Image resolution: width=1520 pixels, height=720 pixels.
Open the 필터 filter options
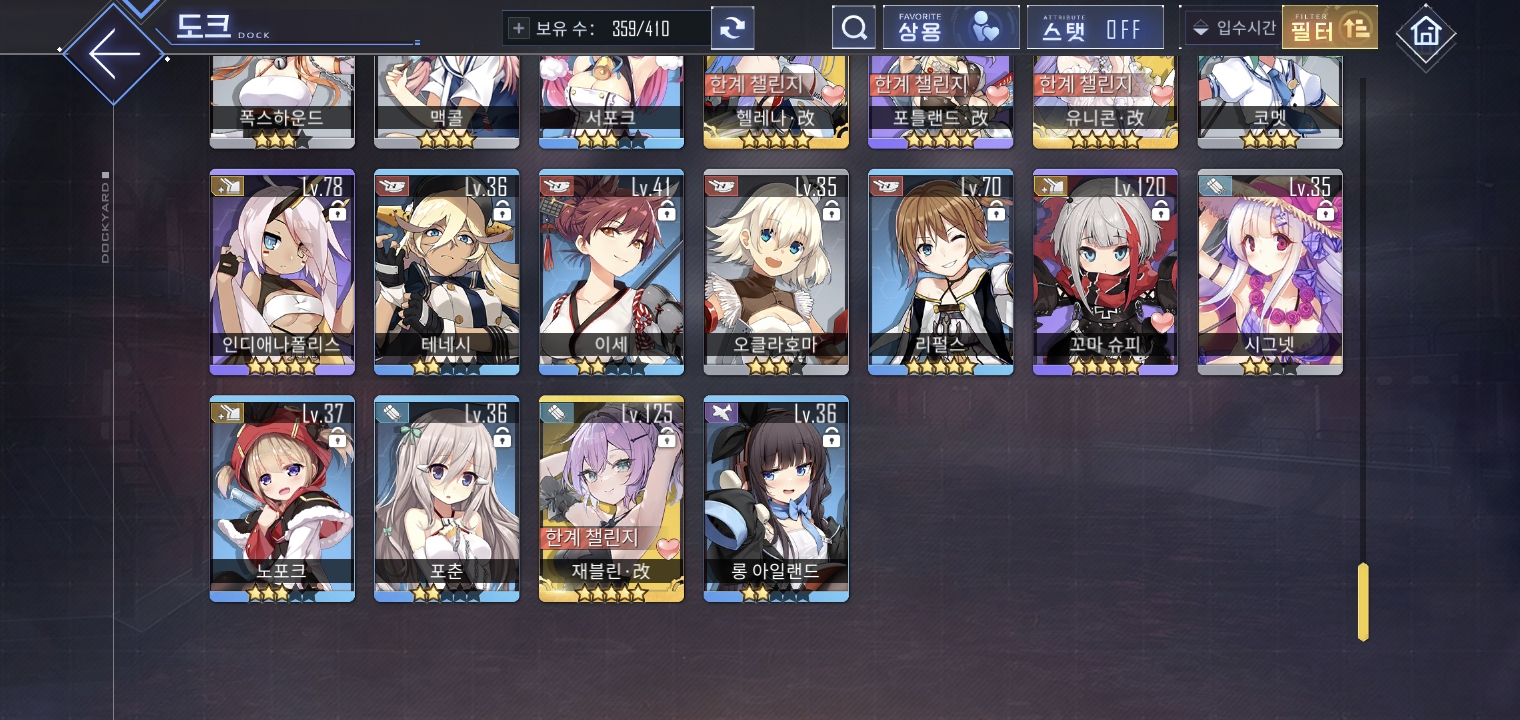point(1329,28)
